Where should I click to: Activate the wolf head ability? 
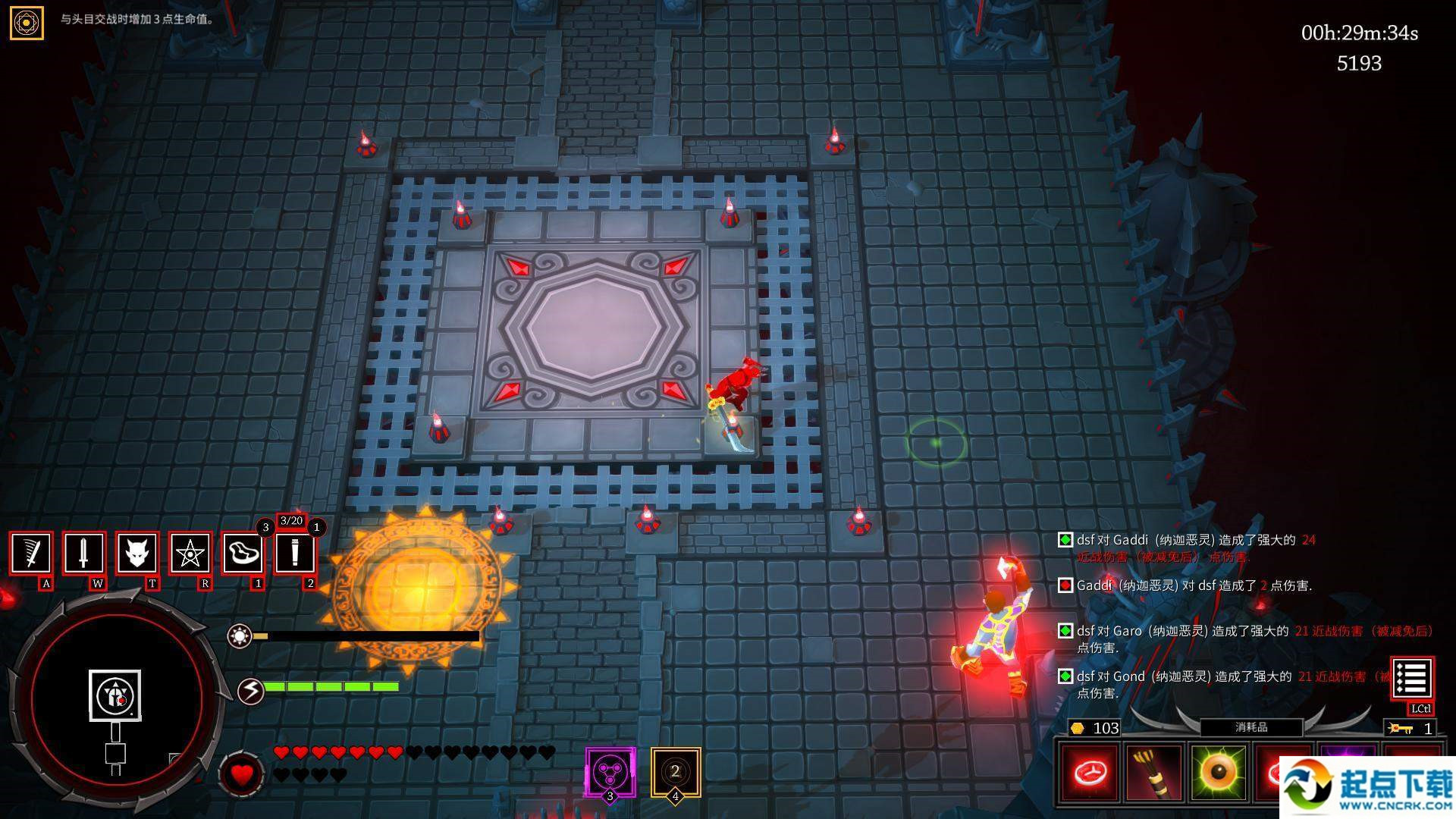click(x=136, y=553)
